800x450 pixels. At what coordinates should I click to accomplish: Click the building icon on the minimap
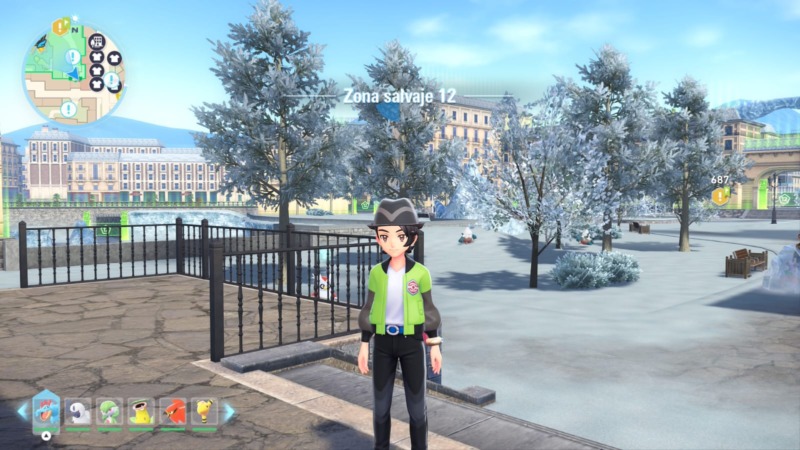tap(96, 42)
